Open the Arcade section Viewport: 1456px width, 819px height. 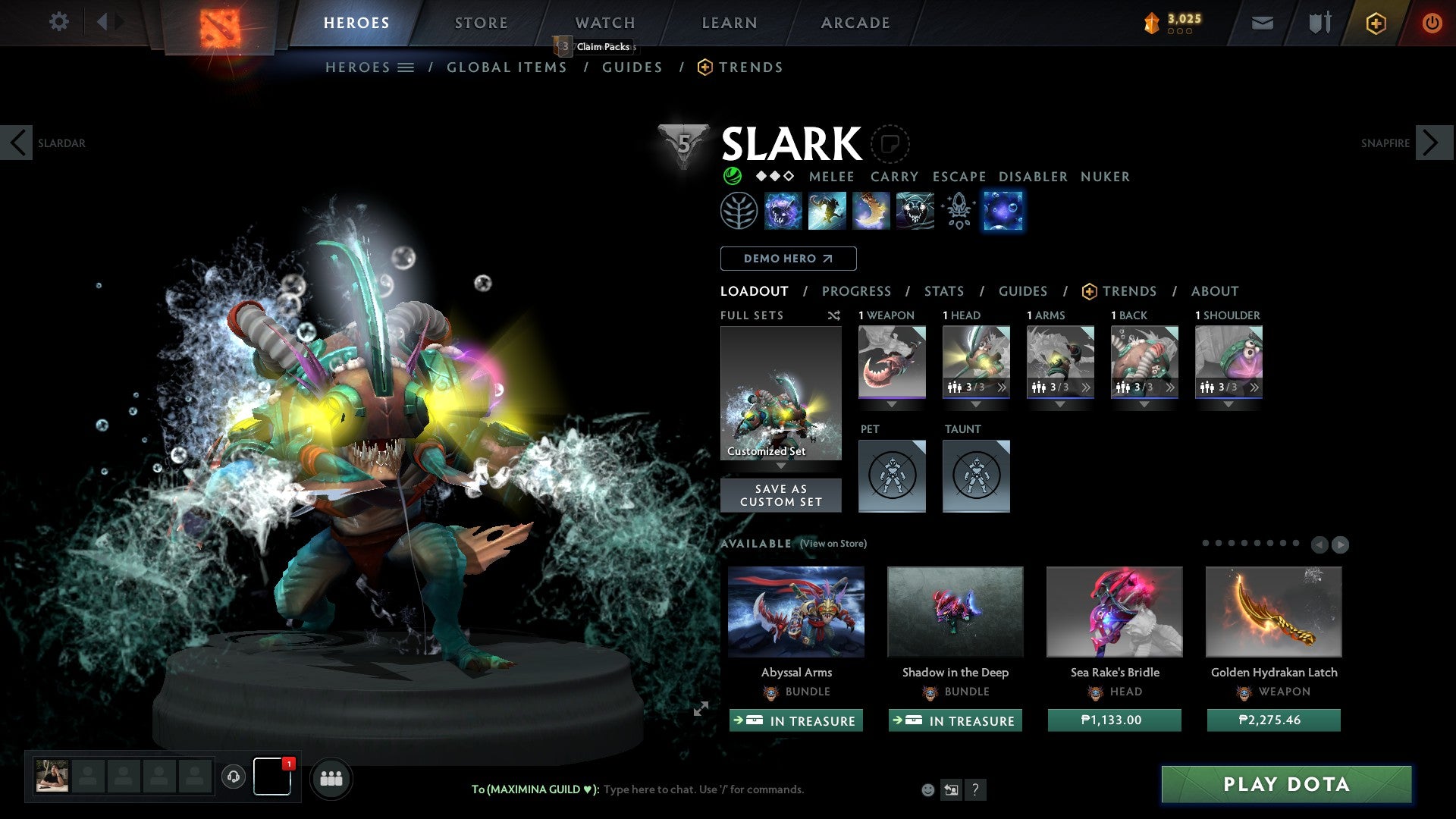pos(855,23)
